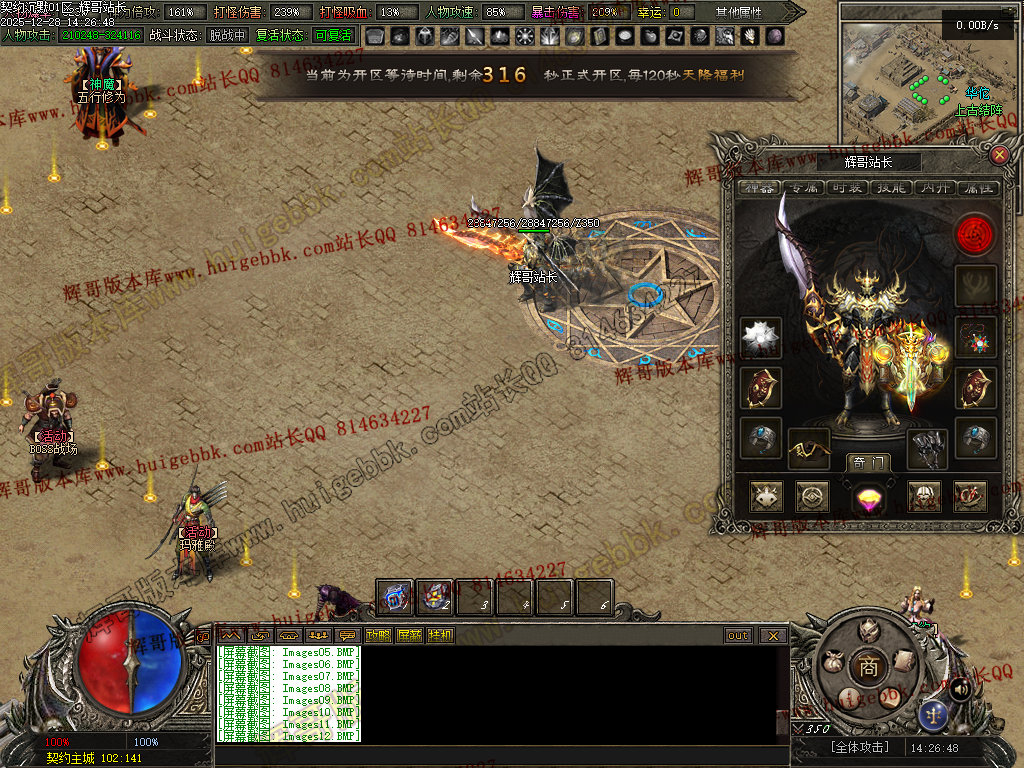
Task: Open the 奇门 button
Action: [x=867, y=462]
